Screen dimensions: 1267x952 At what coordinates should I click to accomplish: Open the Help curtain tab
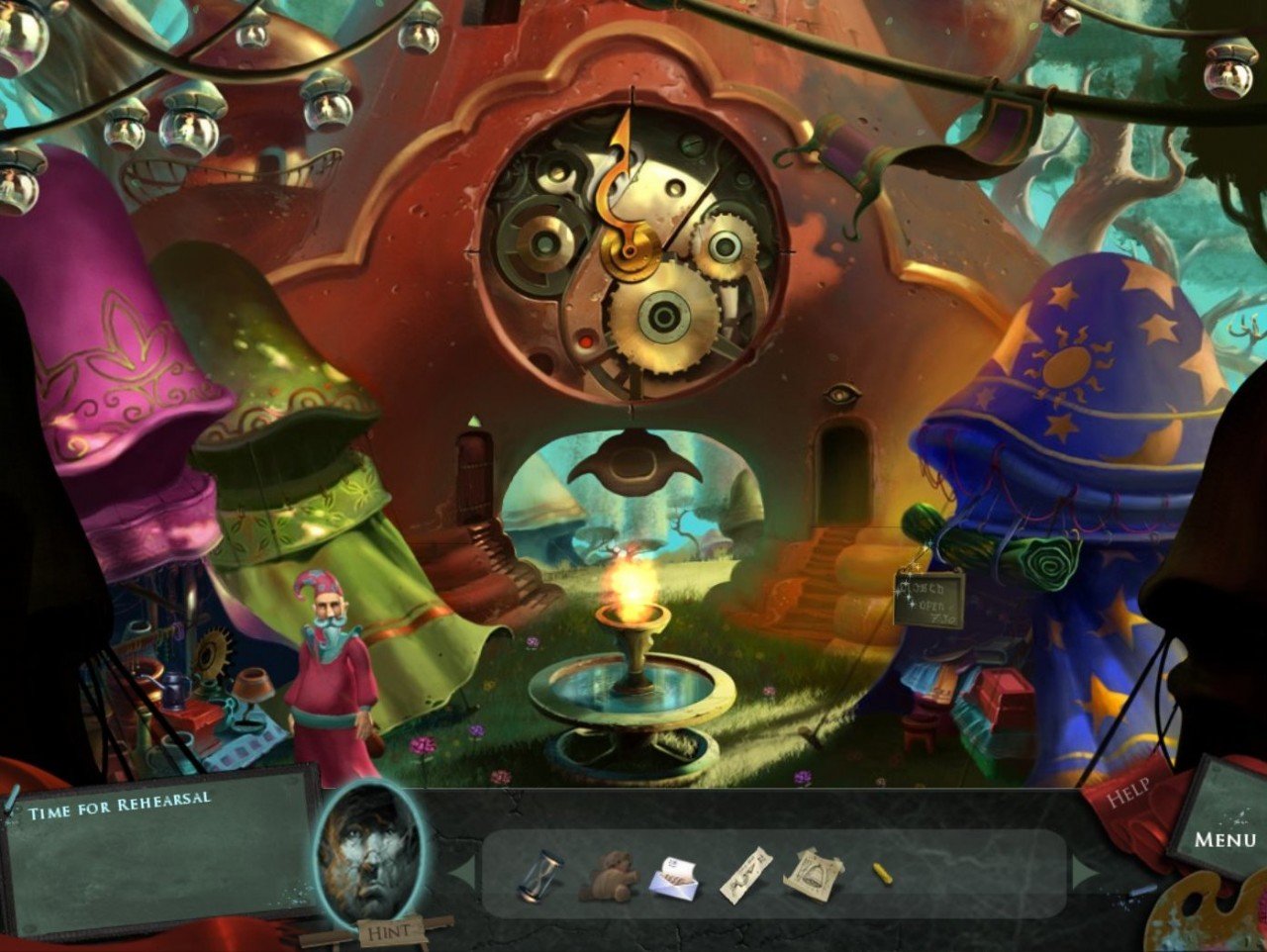[x=1130, y=791]
